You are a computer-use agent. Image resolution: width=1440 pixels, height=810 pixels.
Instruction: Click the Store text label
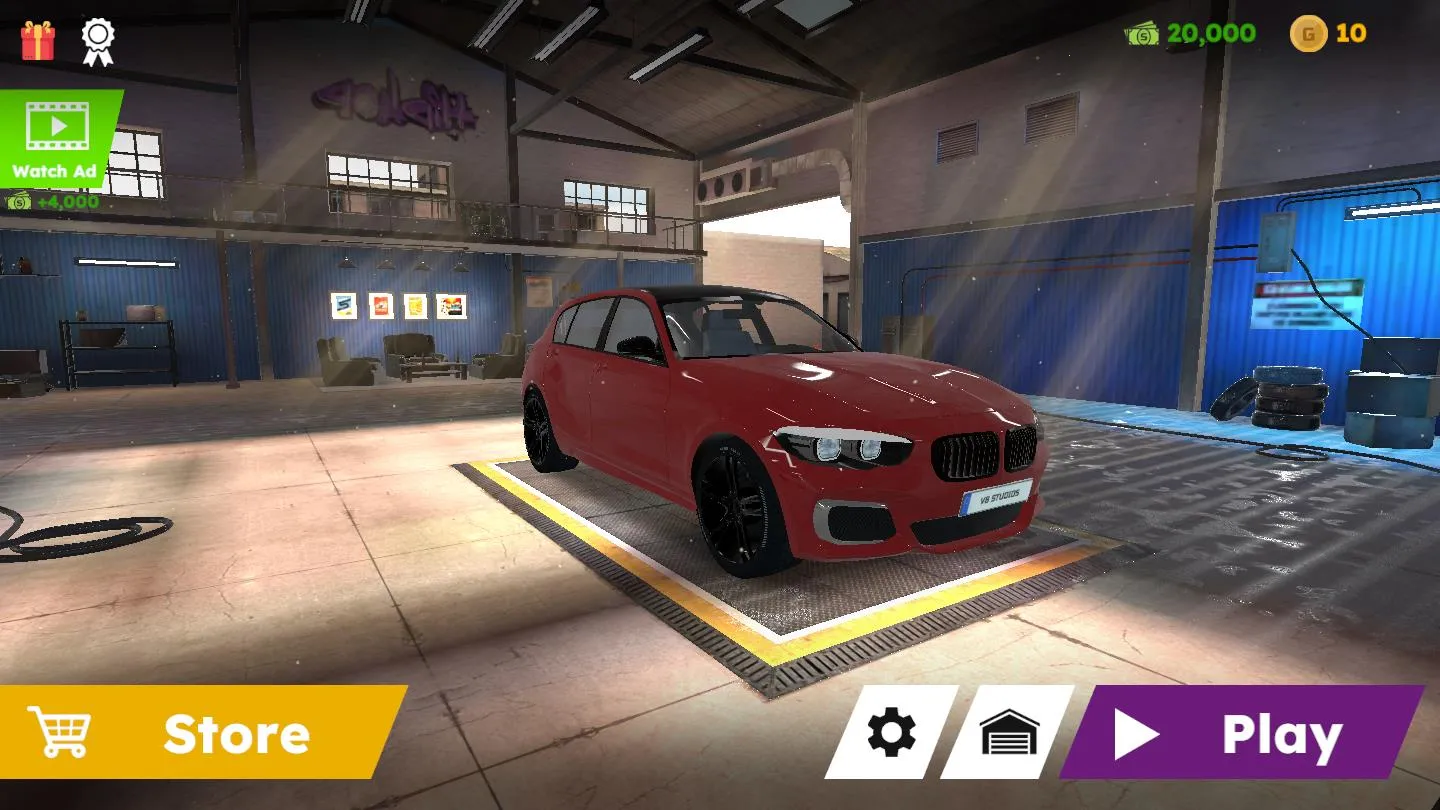point(237,735)
